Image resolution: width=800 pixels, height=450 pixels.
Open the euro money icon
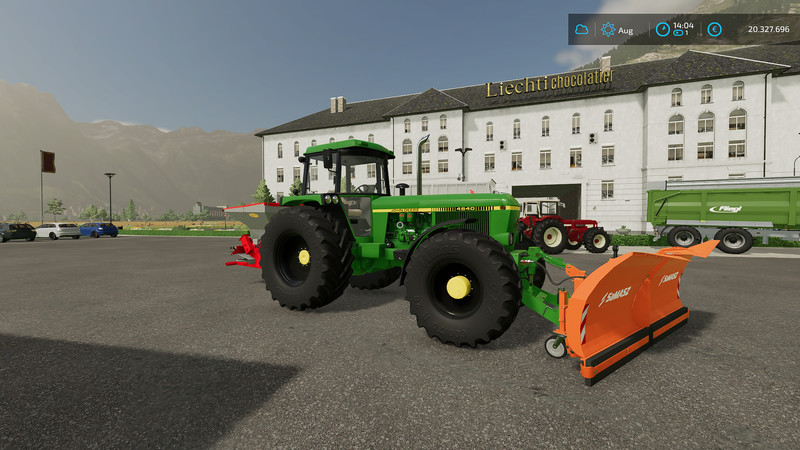714,29
